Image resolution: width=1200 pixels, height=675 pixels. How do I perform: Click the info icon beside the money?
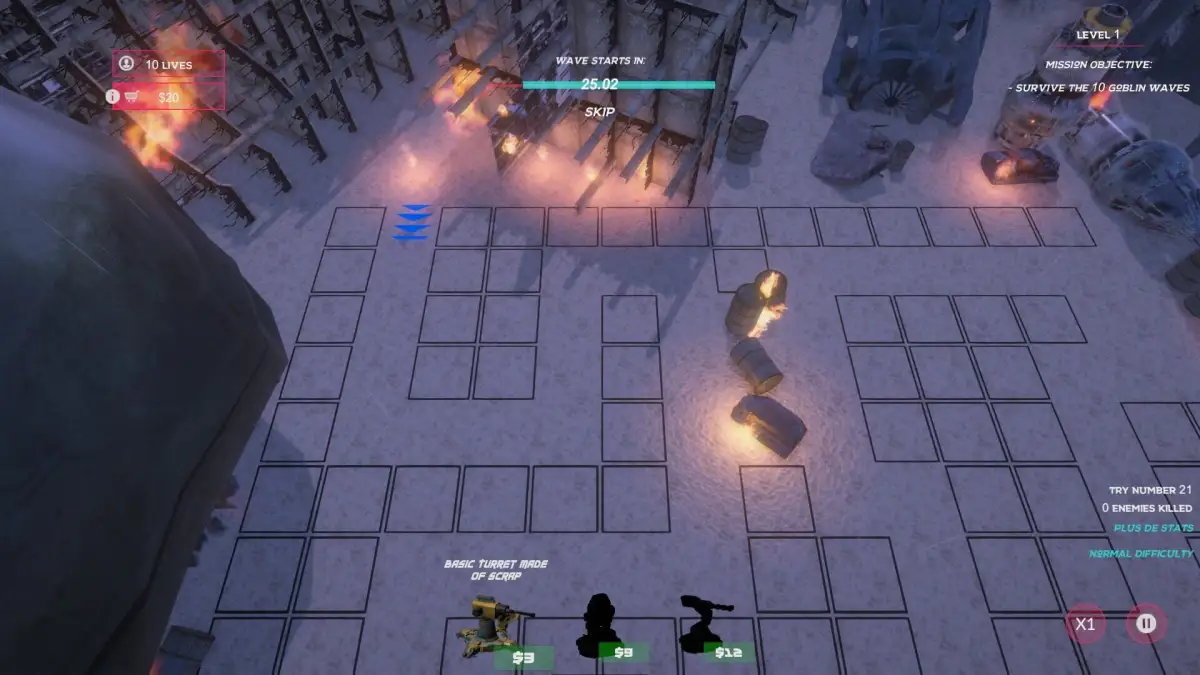(112, 97)
